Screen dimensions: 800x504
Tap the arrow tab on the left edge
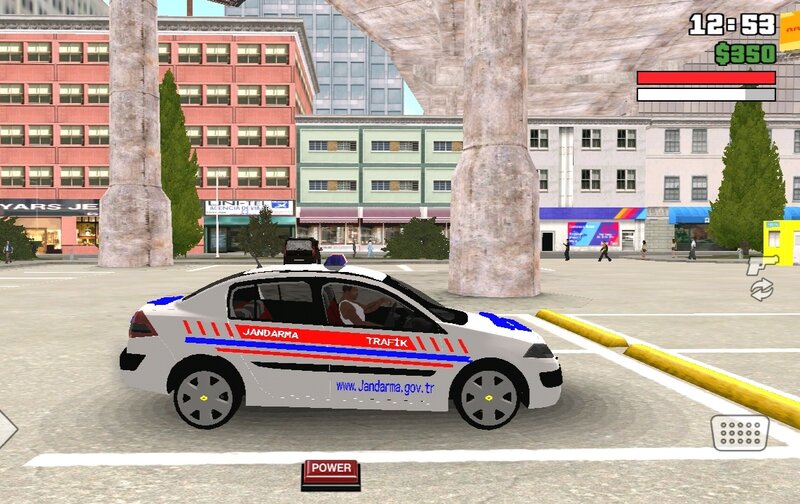pos(6,428)
